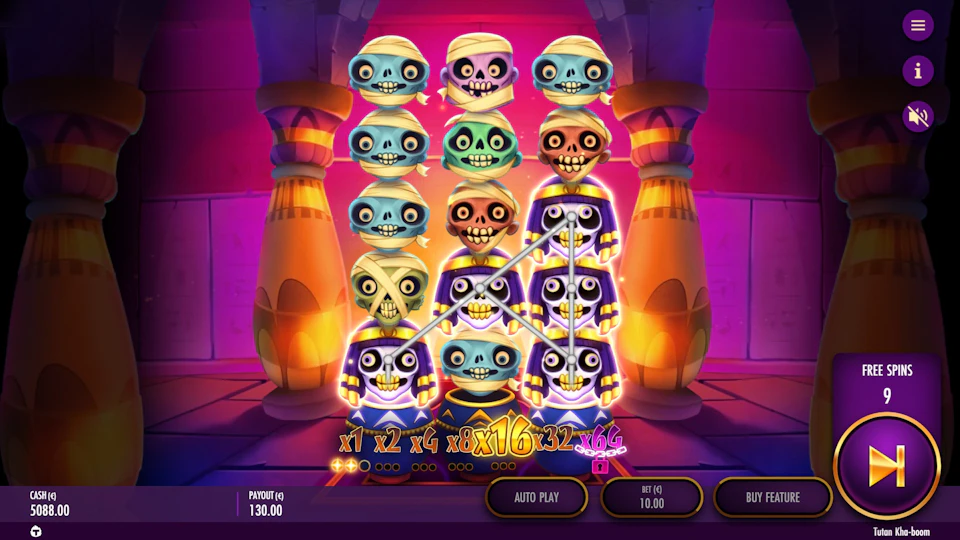Hit the gold spin skip button
Viewport: 960px width, 540px height.
point(886,464)
